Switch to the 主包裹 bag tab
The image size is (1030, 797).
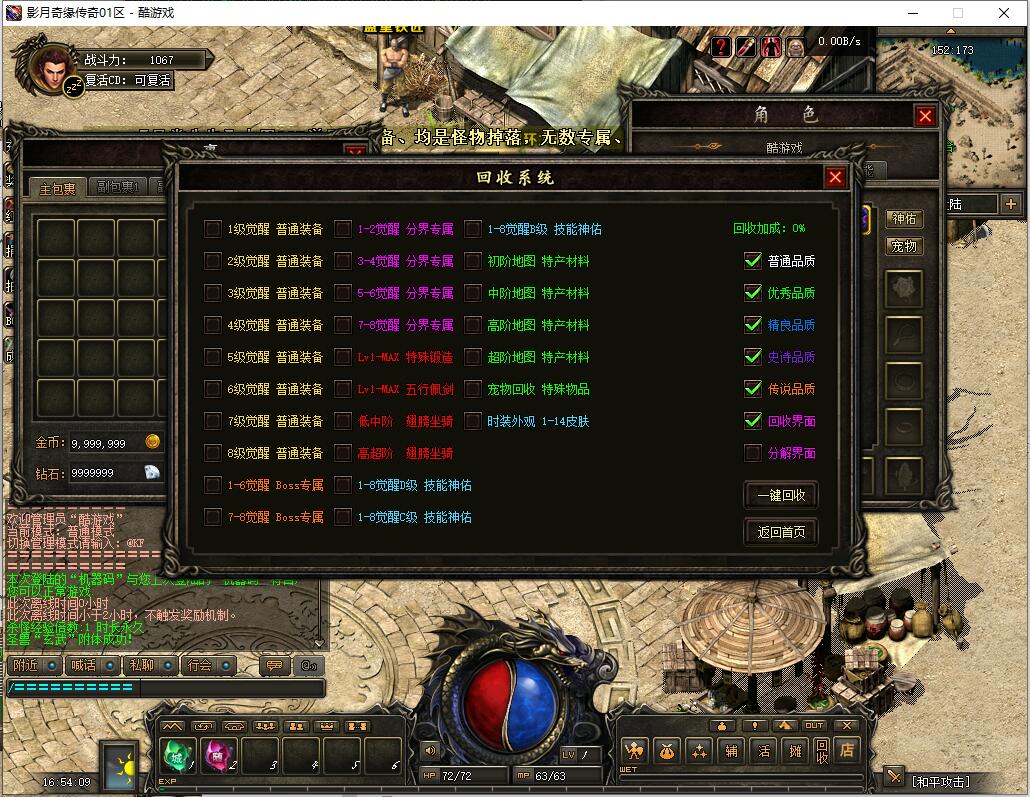[x=57, y=188]
